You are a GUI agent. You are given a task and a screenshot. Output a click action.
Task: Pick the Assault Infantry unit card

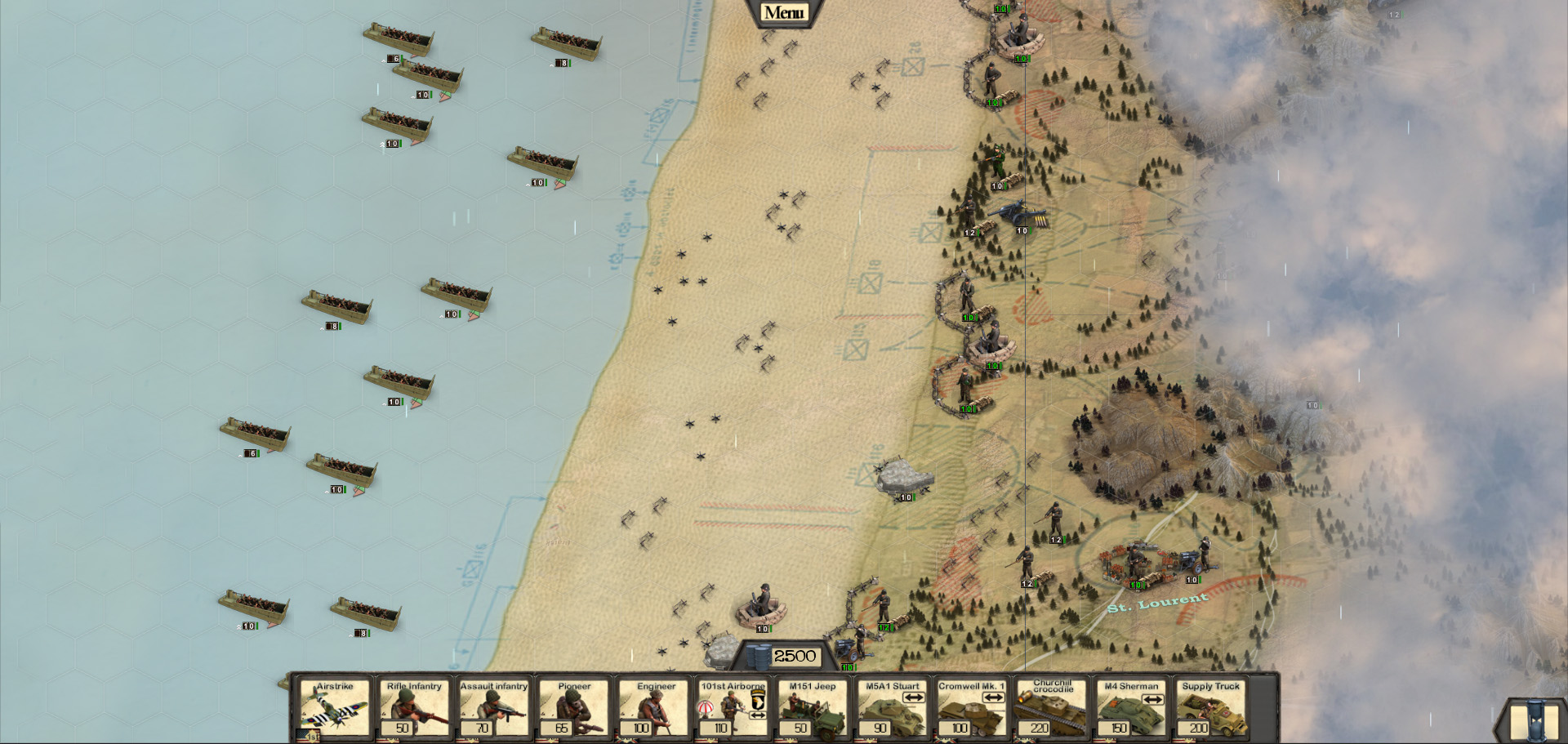tap(493, 709)
